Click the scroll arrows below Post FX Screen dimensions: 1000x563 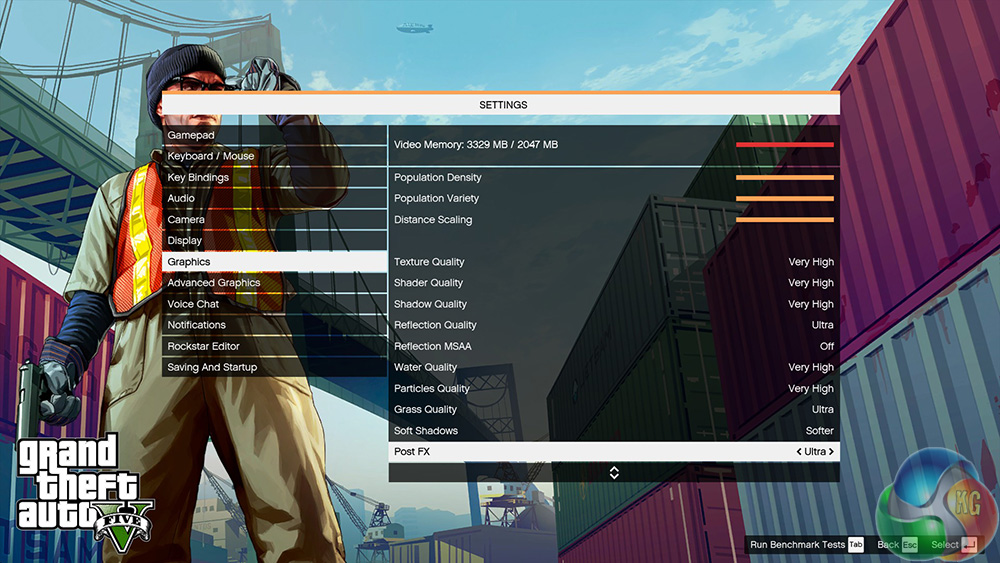coord(614,473)
